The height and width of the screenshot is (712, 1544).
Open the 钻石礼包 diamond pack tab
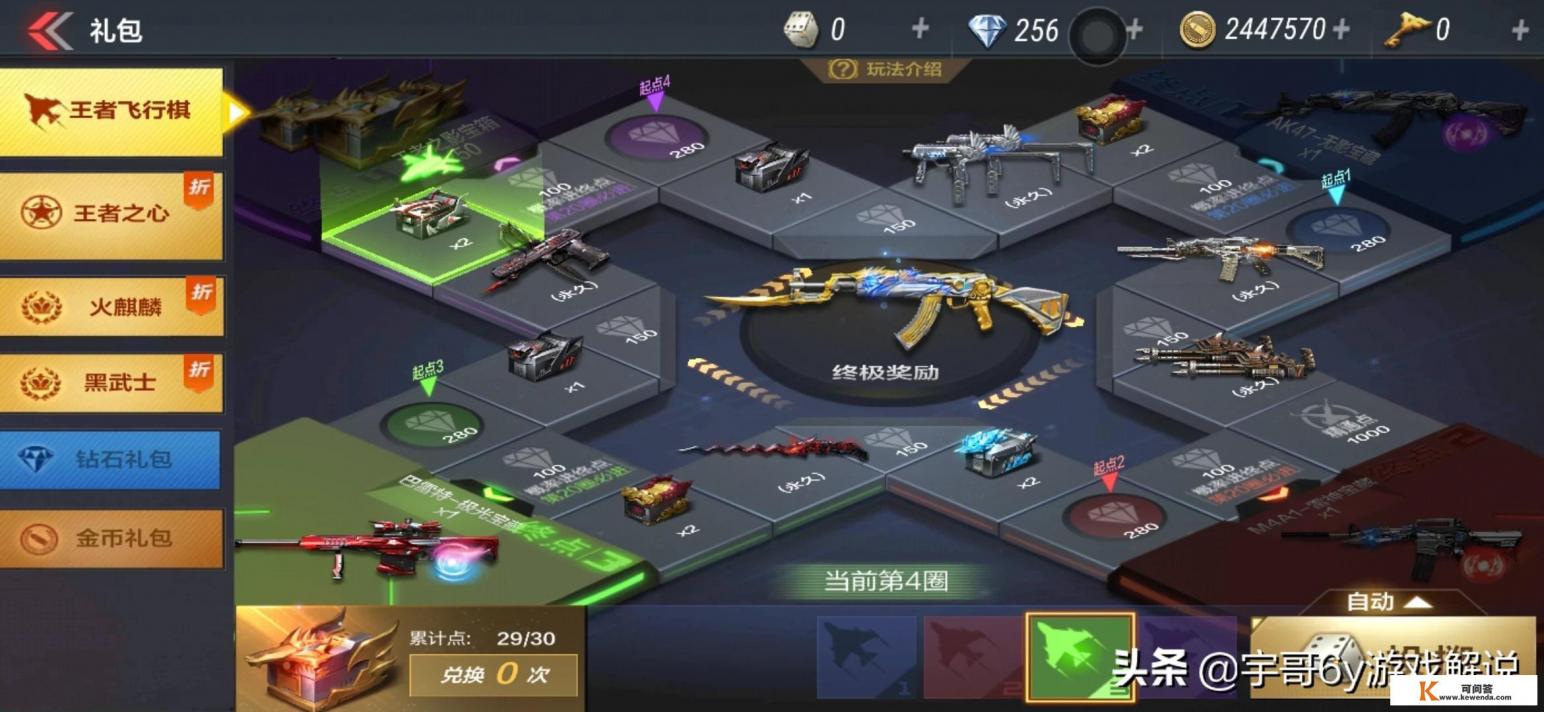click(112, 460)
